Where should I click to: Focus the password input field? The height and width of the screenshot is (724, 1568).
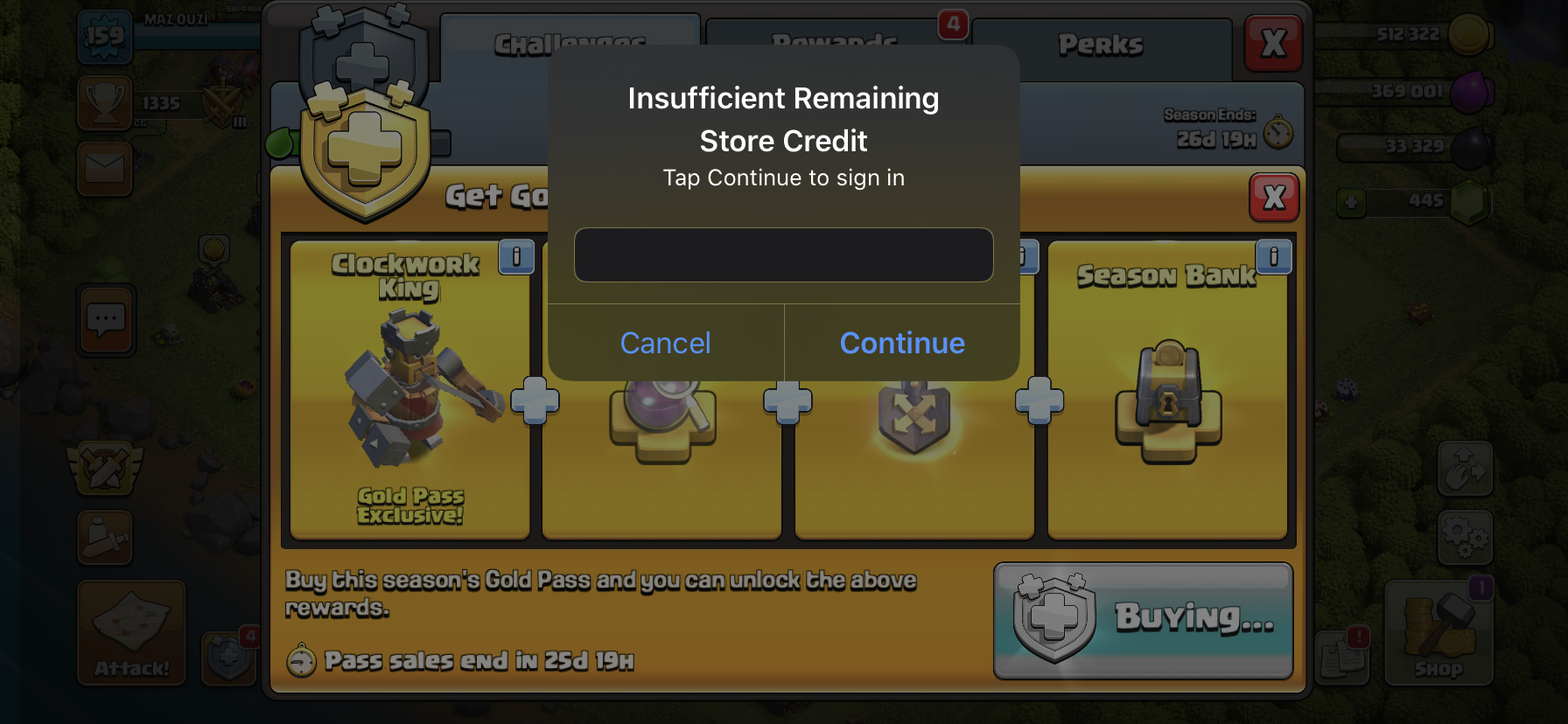(x=783, y=255)
